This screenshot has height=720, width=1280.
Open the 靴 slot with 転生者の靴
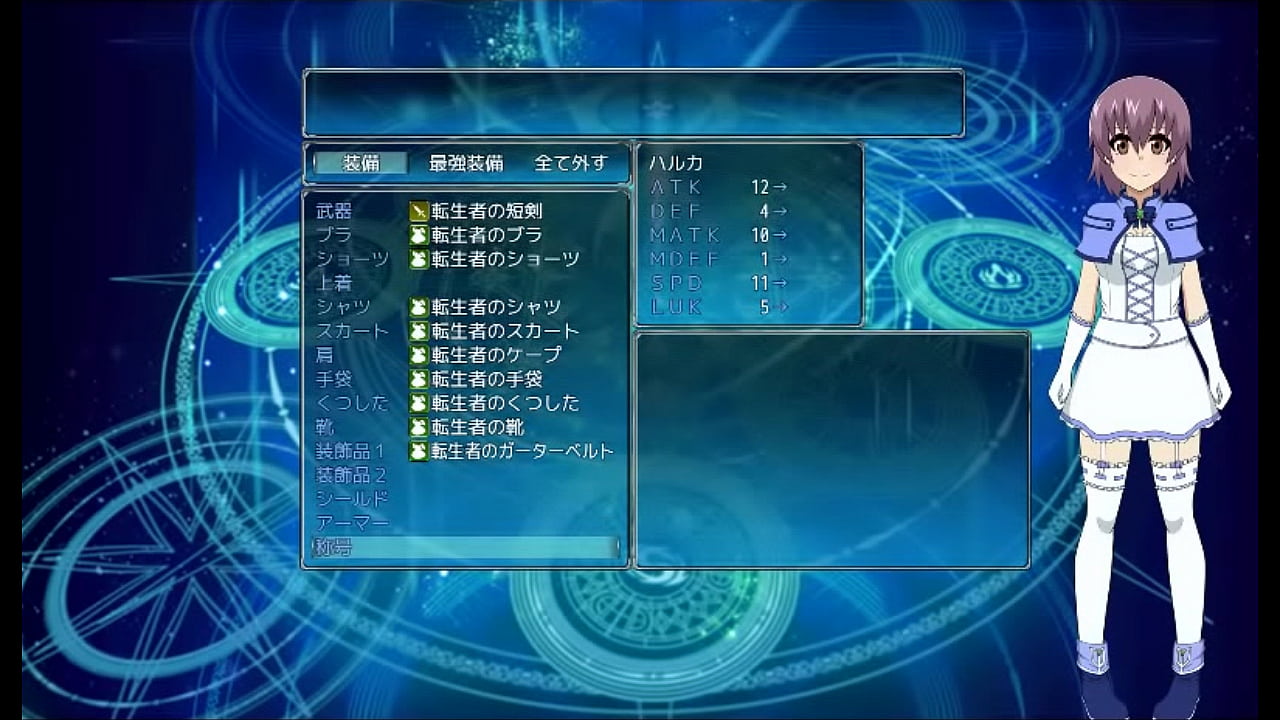465,427
